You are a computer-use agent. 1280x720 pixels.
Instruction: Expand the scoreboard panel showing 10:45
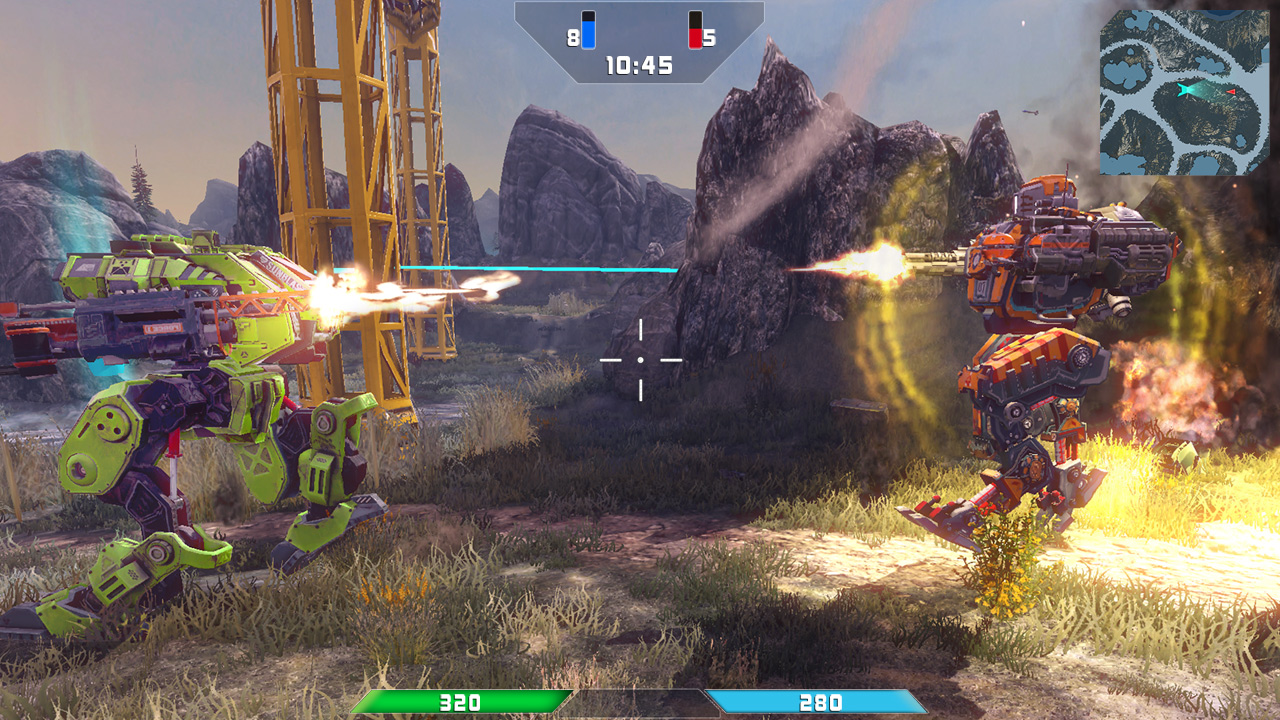tap(638, 45)
